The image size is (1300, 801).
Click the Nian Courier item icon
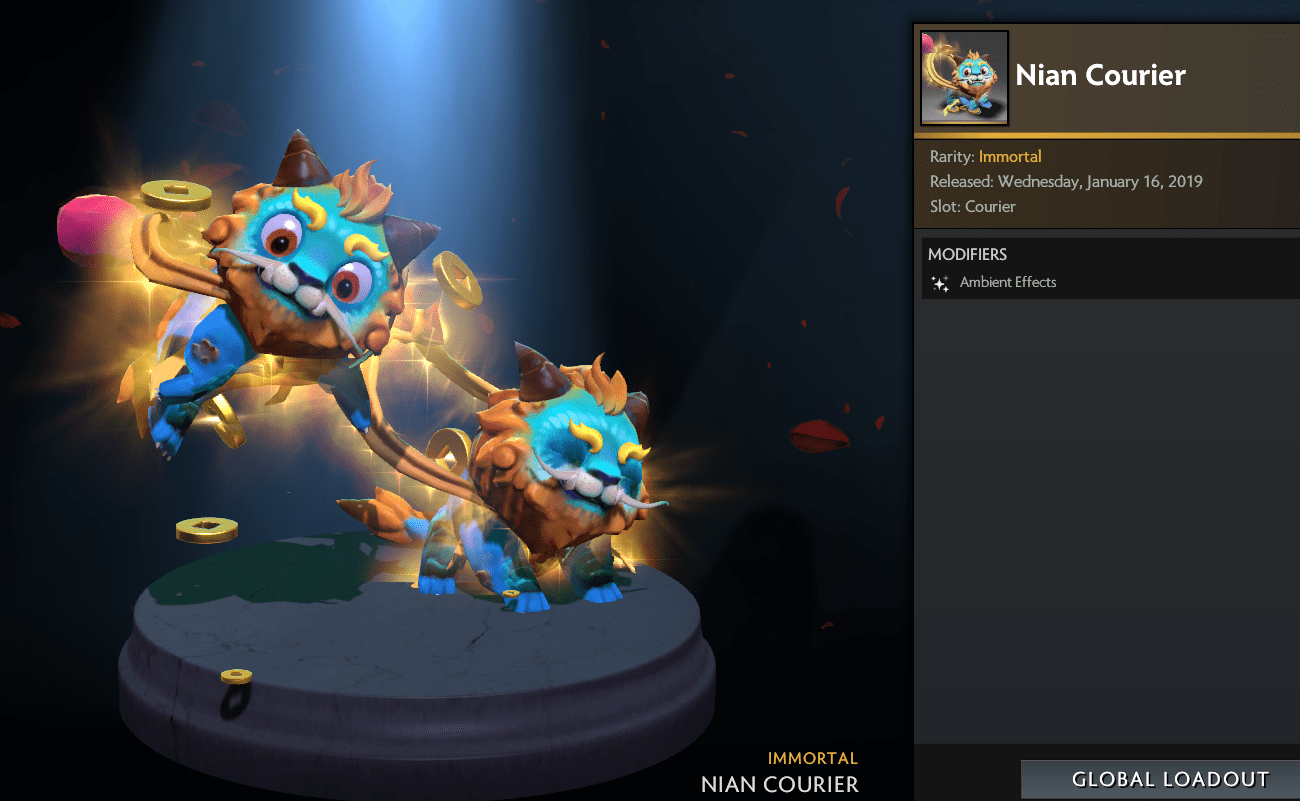(963, 77)
